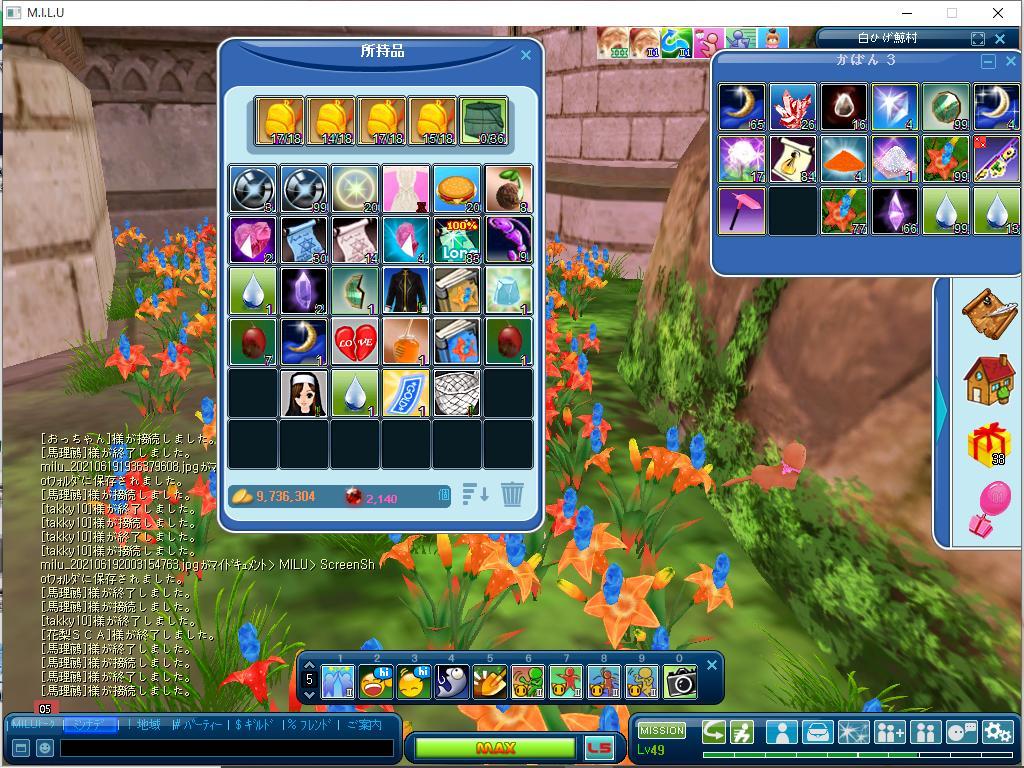
Task: Sort inventory with the sort arrow button
Action: [x=475, y=494]
